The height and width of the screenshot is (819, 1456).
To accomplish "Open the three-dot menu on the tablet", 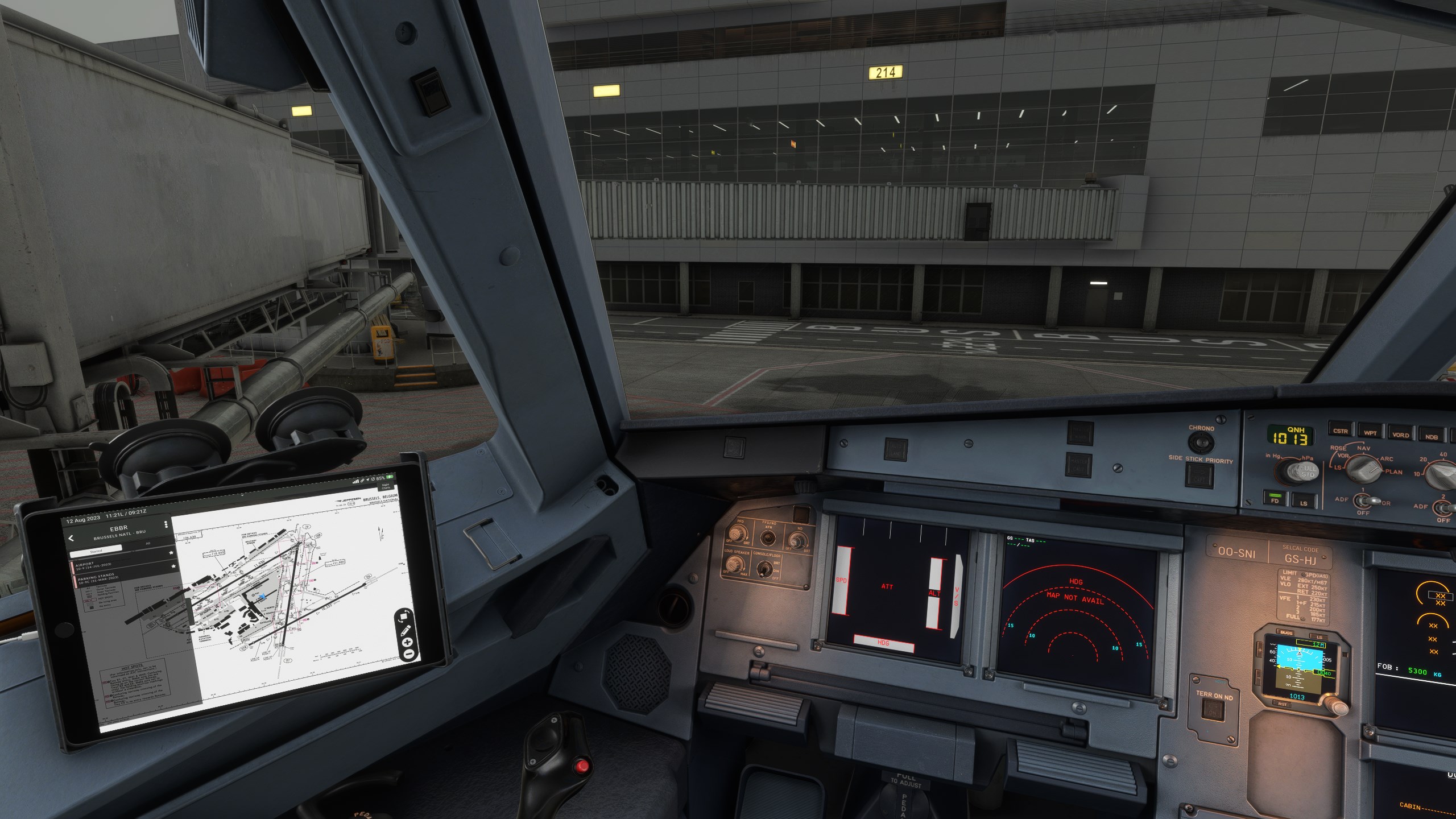I will coord(166,524).
